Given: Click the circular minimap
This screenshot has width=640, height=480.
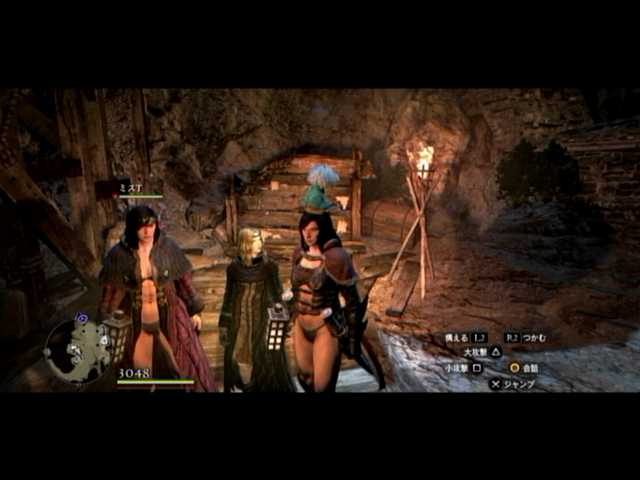Looking at the screenshot, I should 77,349.
